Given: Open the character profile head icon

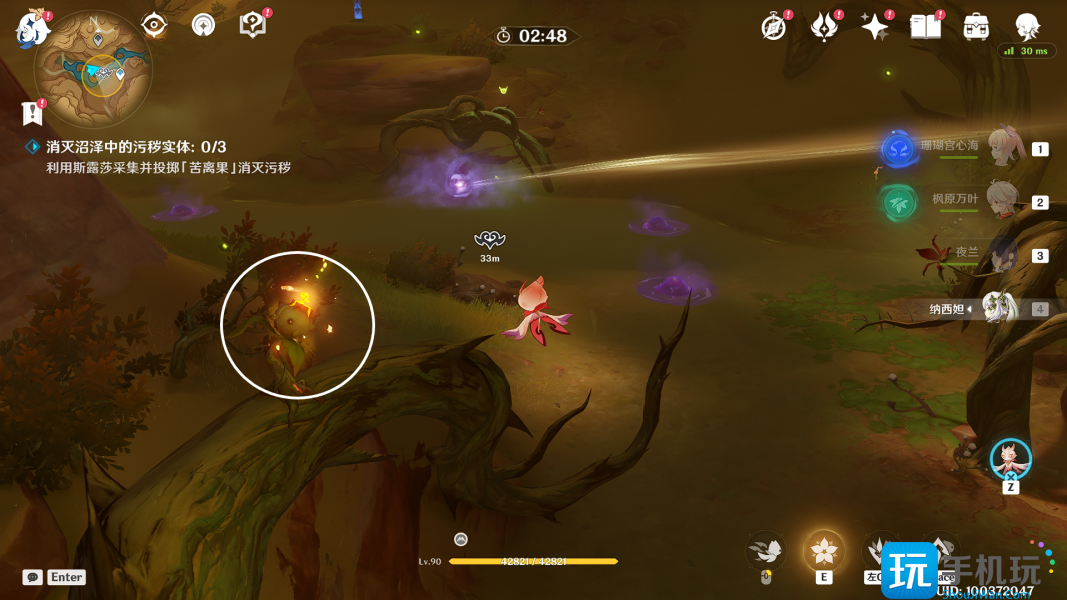Looking at the screenshot, I should [1027, 25].
